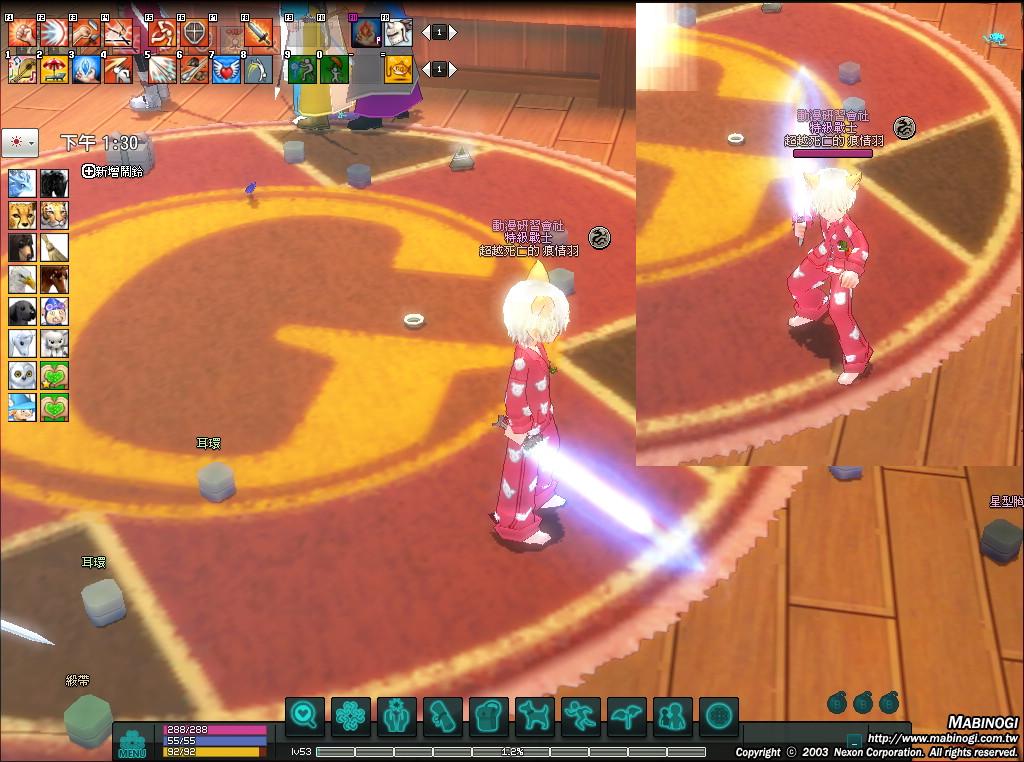This screenshot has height=762, width=1024.
Task: Open the heart magnifier search button
Action: click(305, 716)
